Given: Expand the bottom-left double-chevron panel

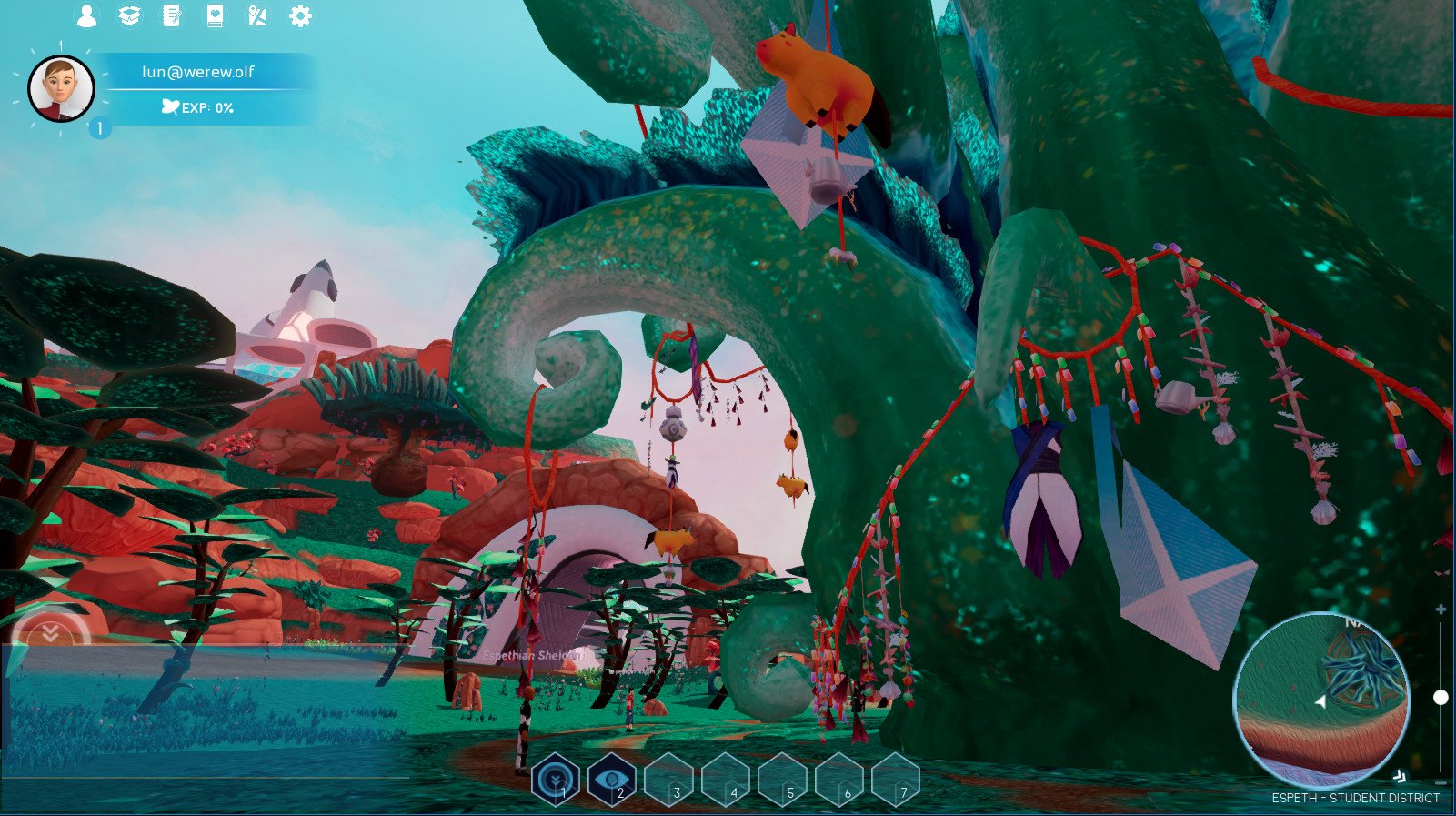Looking at the screenshot, I should [x=52, y=633].
